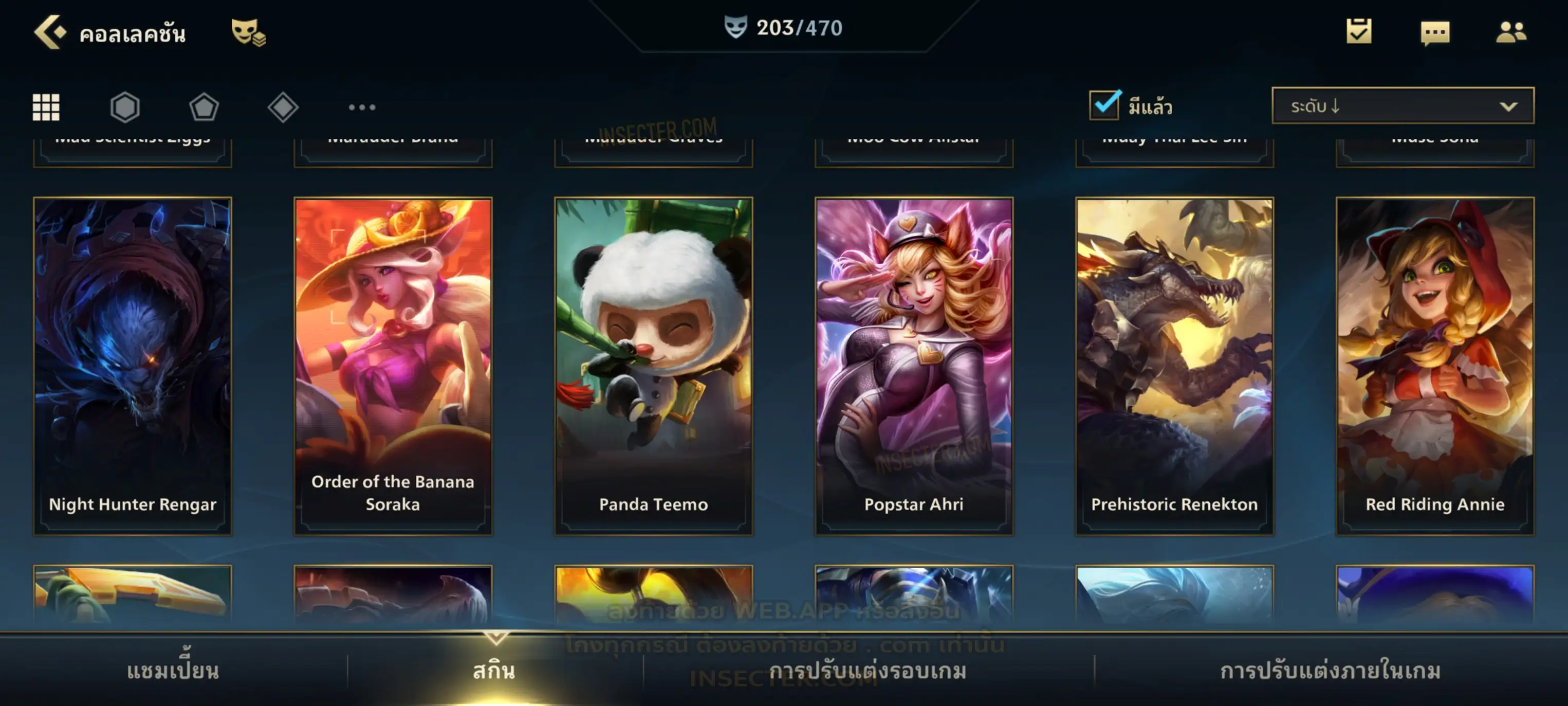The image size is (1568, 706).
Task: Open the sort order dropdown
Action: (x=1403, y=106)
